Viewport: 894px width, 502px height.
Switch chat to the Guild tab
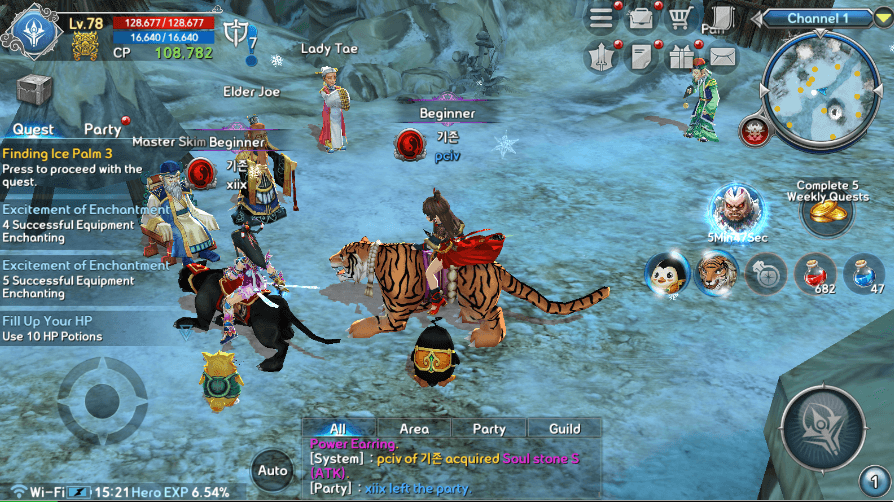point(564,428)
